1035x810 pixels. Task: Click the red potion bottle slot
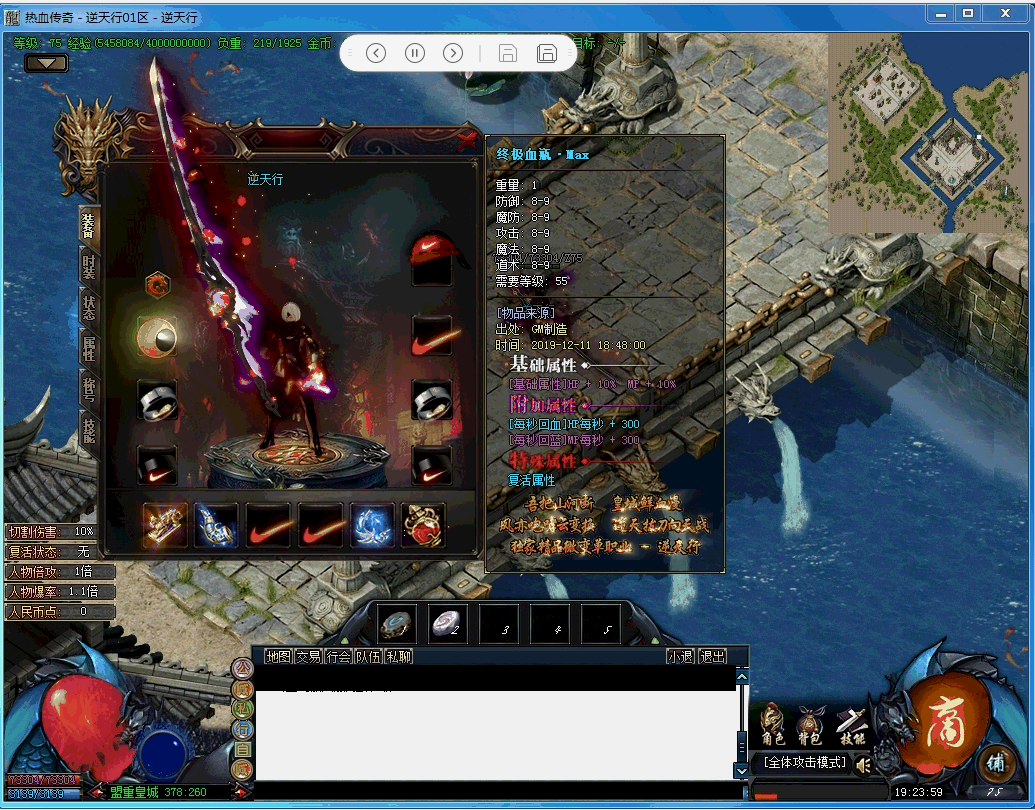point(423,525)
